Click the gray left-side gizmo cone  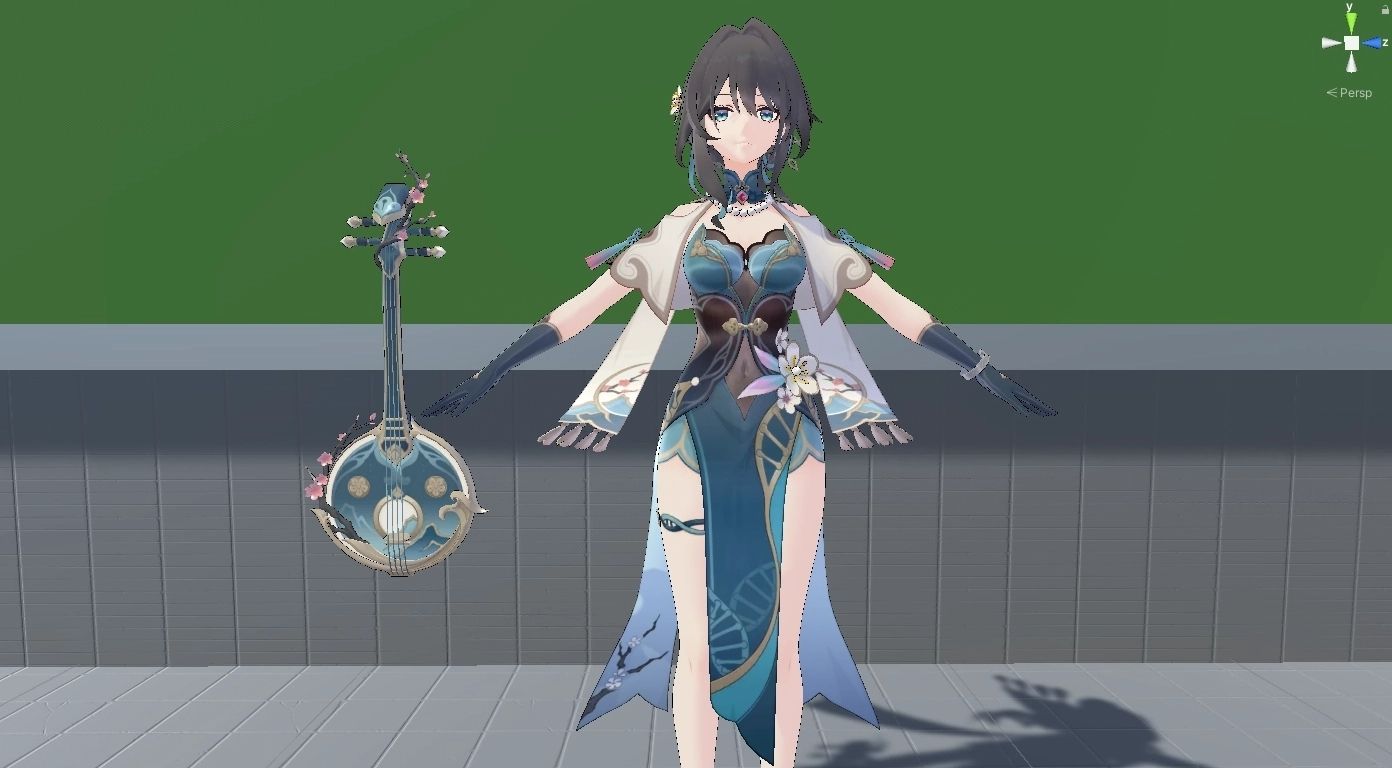1331,43
